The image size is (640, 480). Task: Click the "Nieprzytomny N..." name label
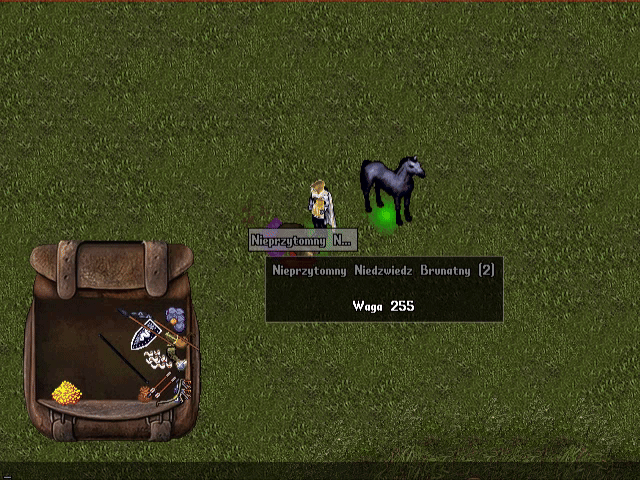302,240
